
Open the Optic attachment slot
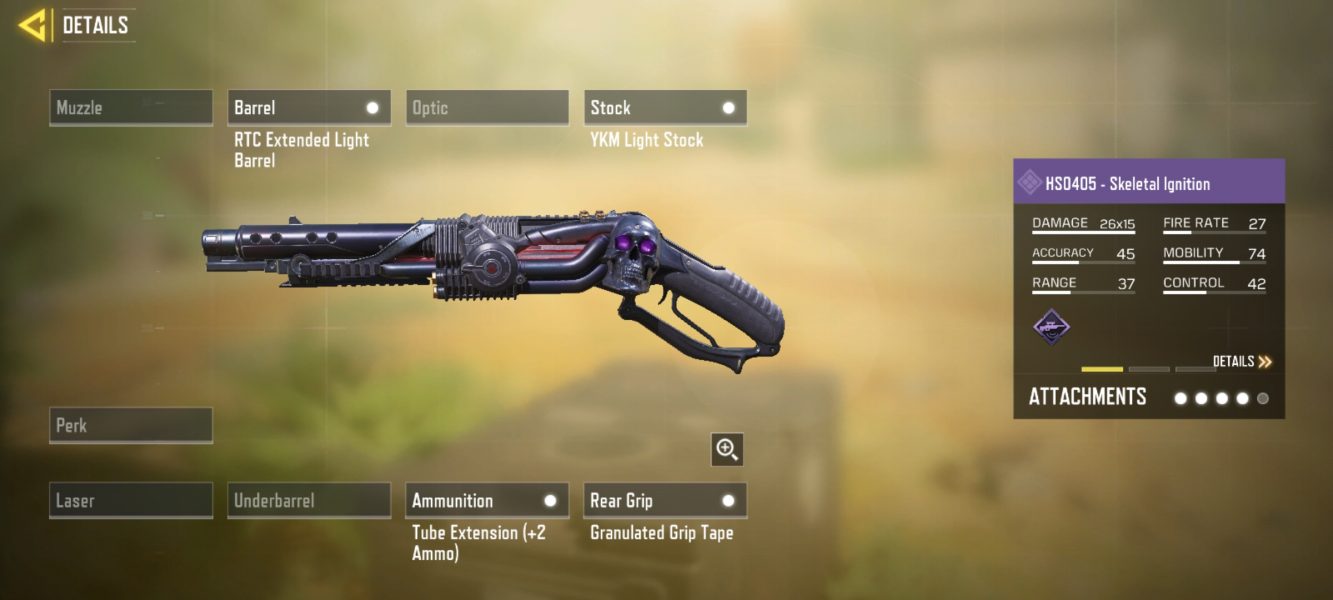coord(487,108)
